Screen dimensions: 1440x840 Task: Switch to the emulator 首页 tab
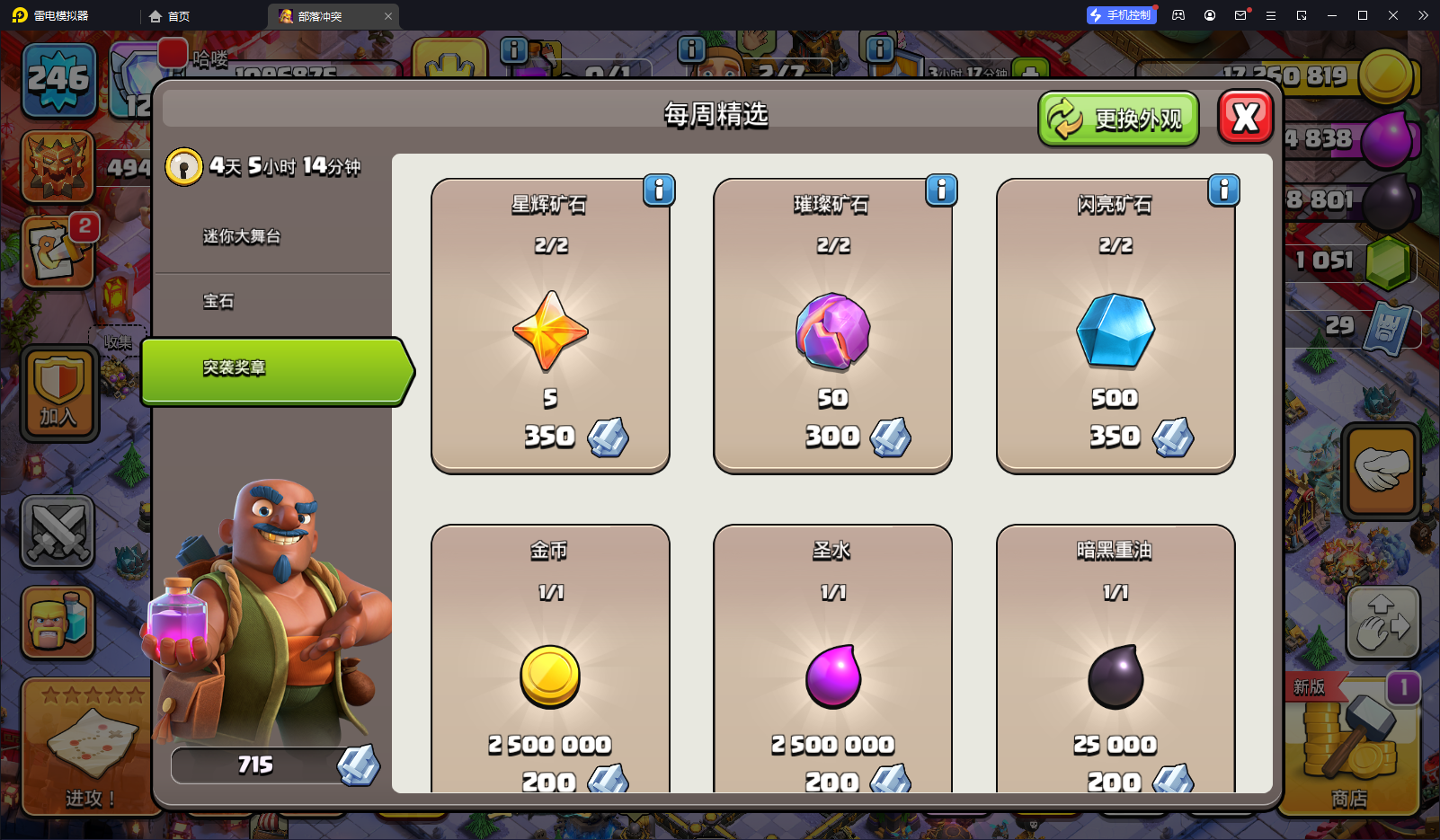click(x=170, y=16)
